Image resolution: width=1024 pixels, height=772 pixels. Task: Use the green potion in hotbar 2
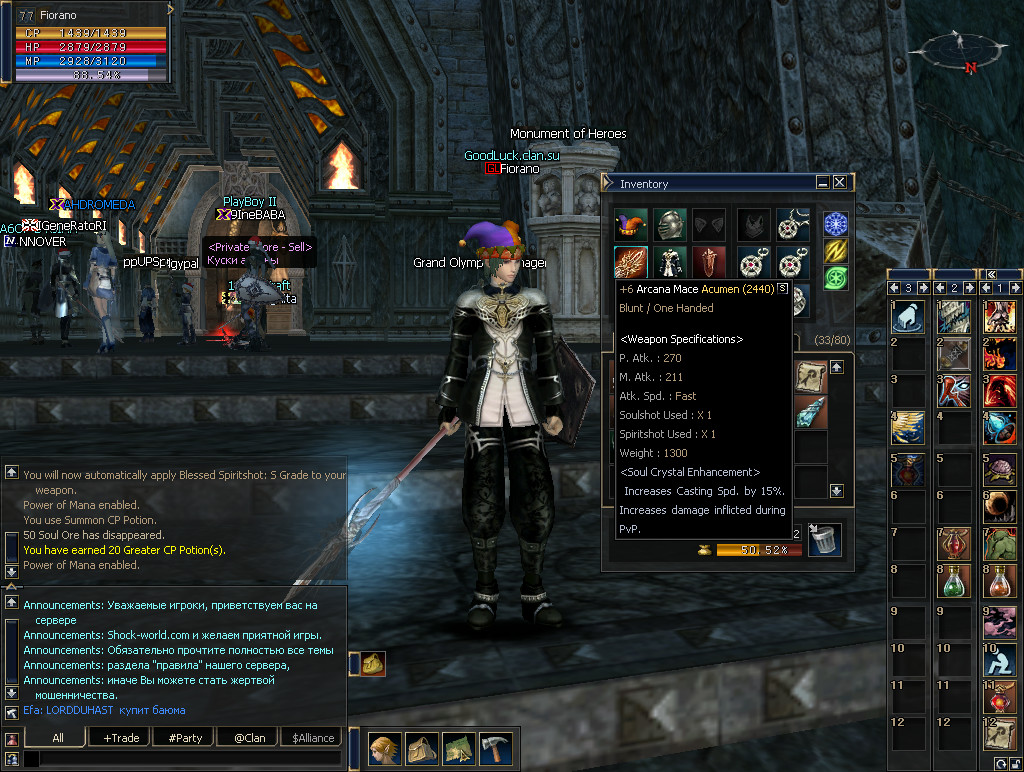point(953,582)
